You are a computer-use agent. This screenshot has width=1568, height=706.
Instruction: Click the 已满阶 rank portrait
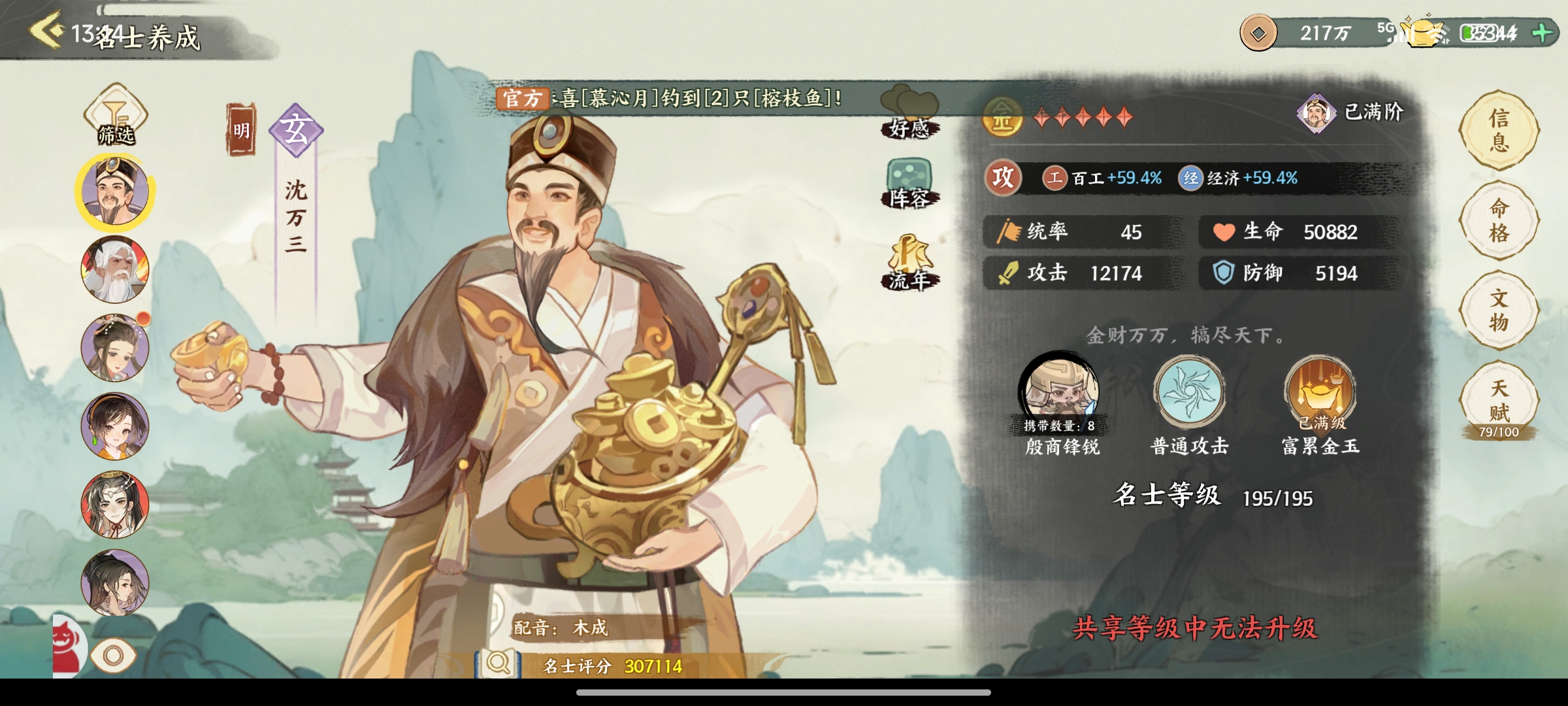coord(1316,113)
